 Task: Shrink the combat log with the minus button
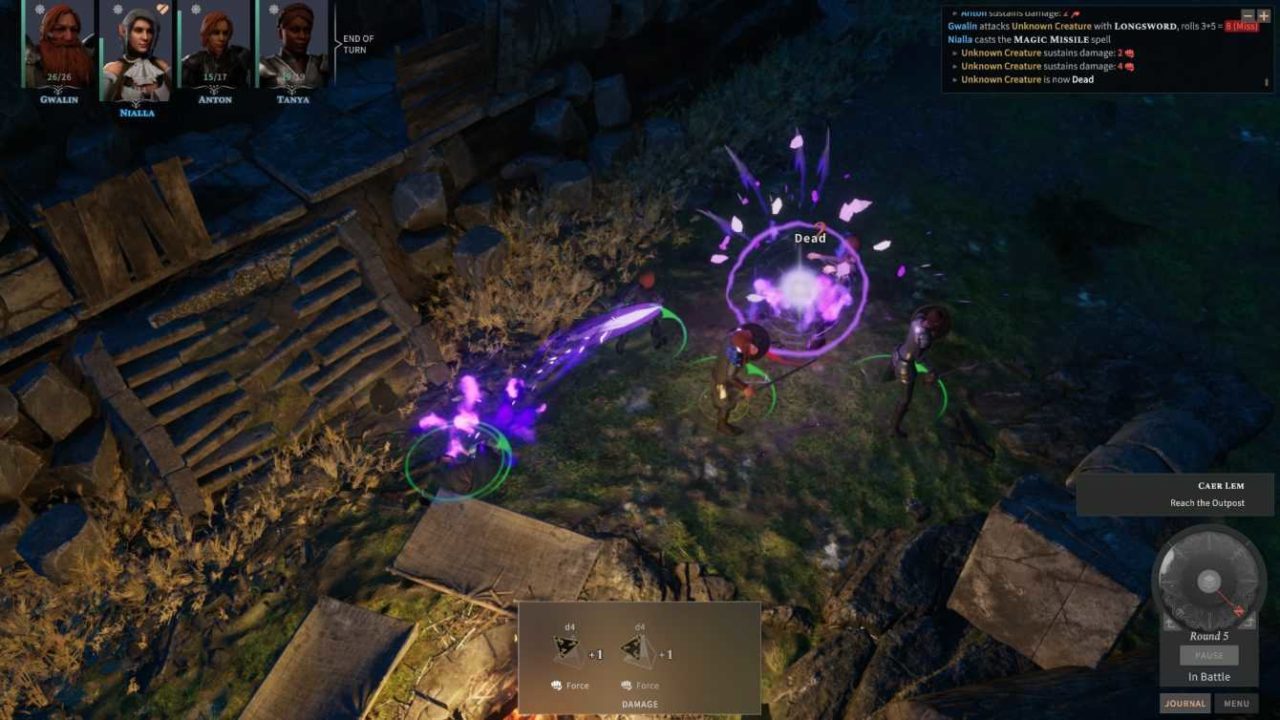click(x=1248, y=16)
